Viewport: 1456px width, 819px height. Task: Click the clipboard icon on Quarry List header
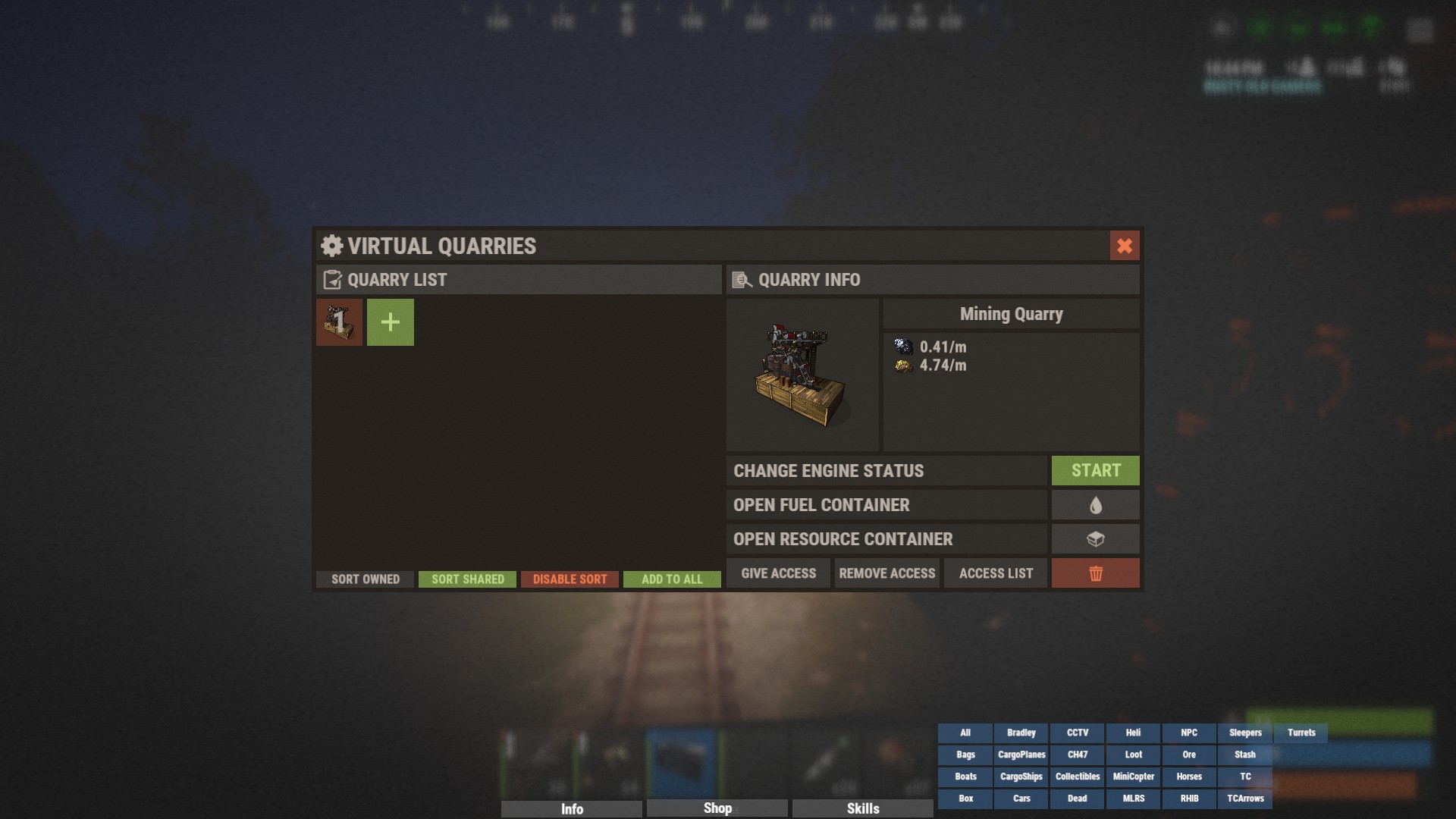(x=331, y=280)
